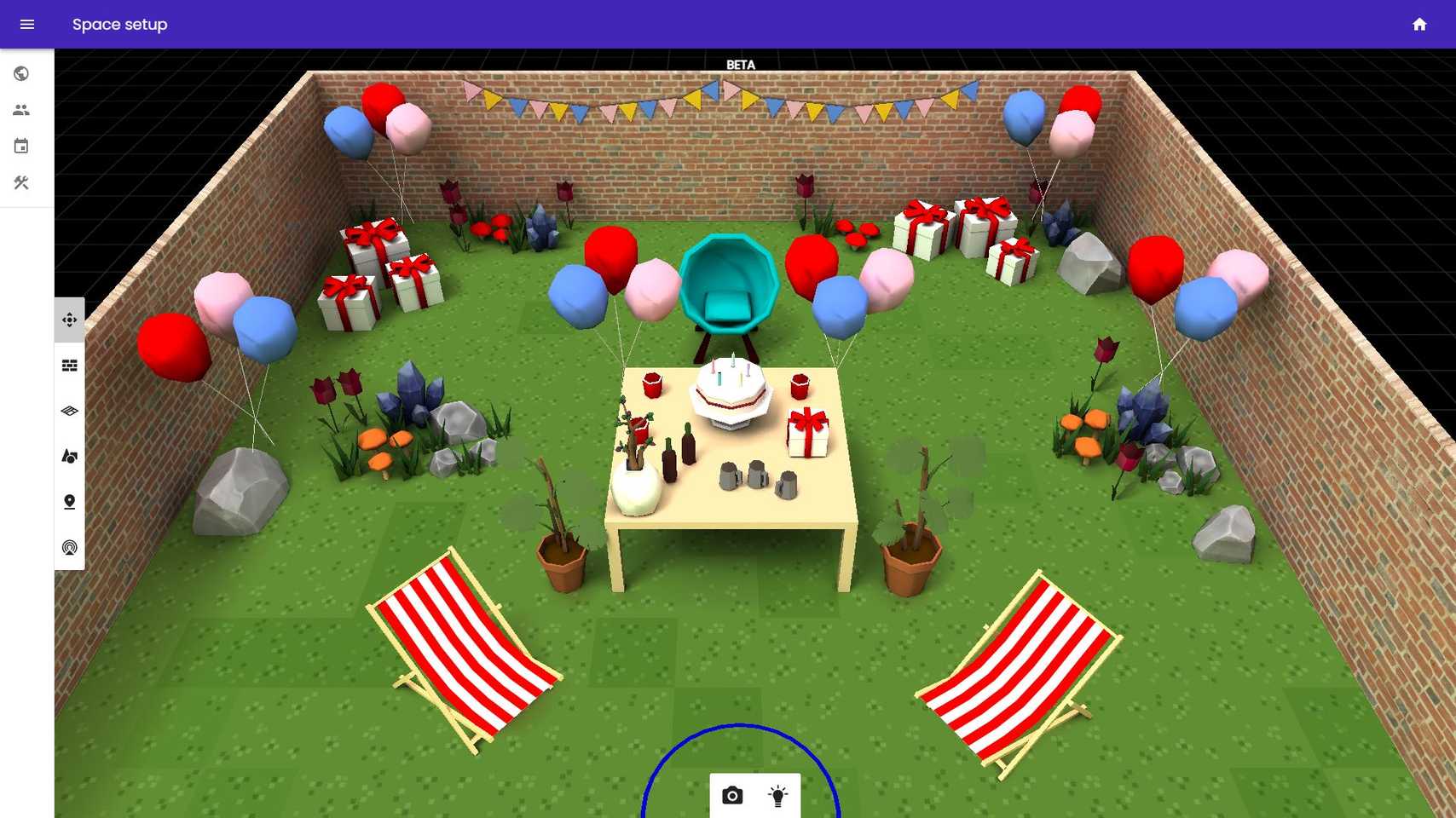The image size is (1456, 818).
Task: Open the build tools icon
Action: click(x=21, y=182)
